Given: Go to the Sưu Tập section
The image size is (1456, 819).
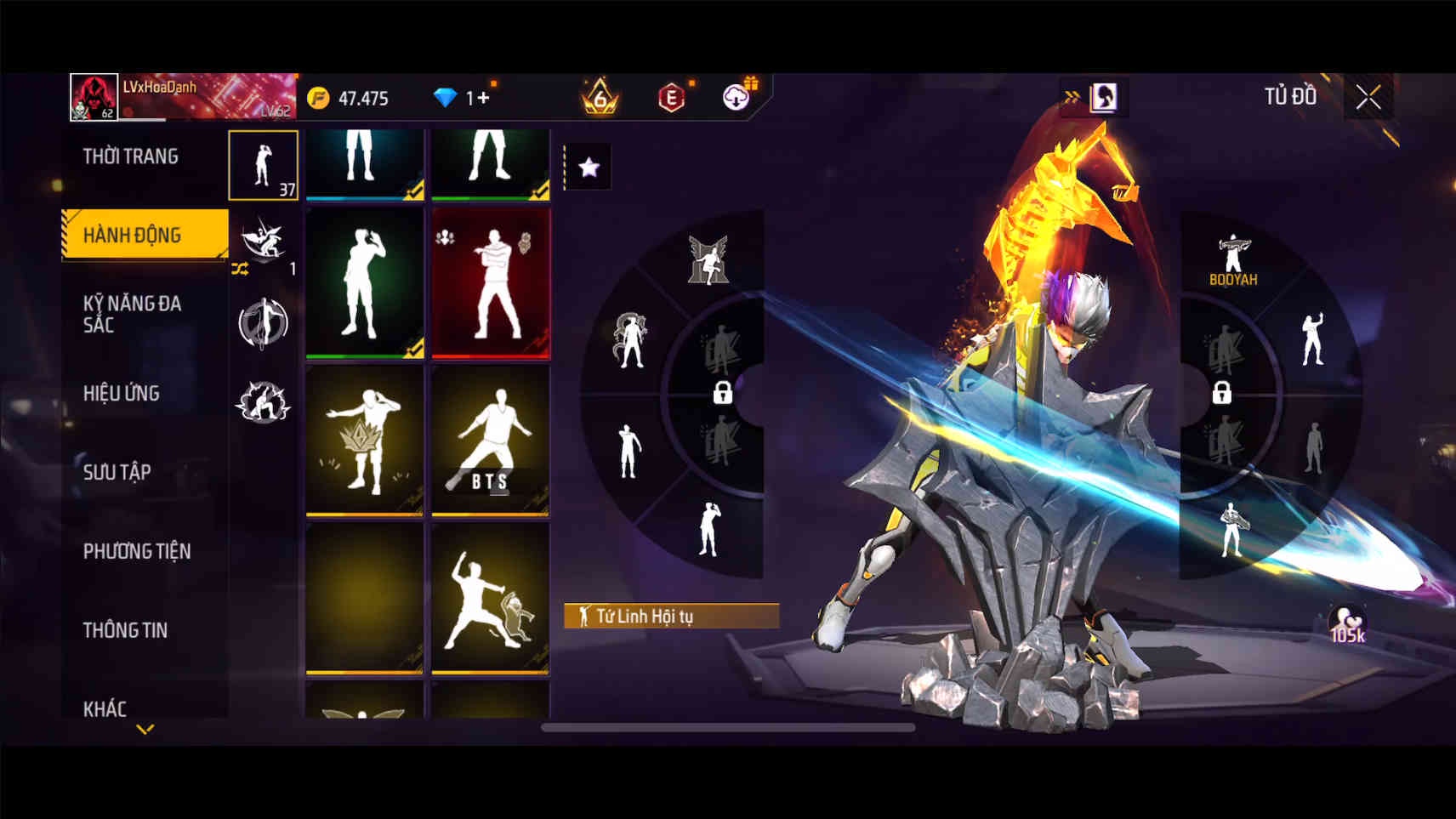Looking at the screenshot, I should coord(117,472).
